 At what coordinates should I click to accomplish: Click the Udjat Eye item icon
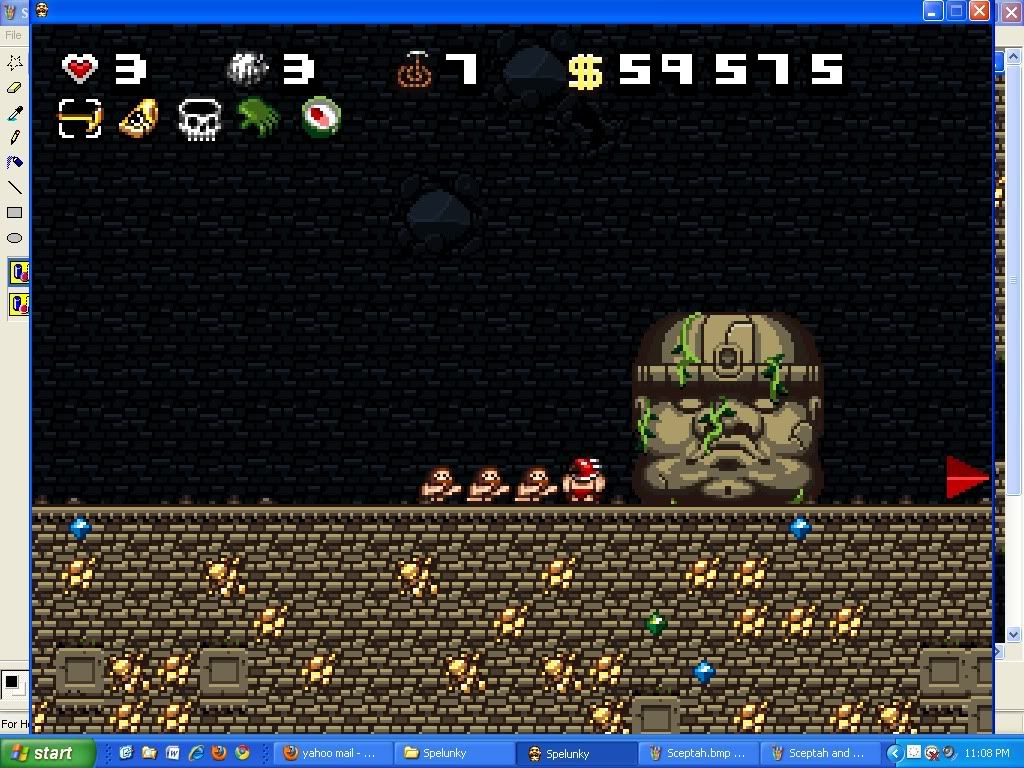(x=139, y=118)
